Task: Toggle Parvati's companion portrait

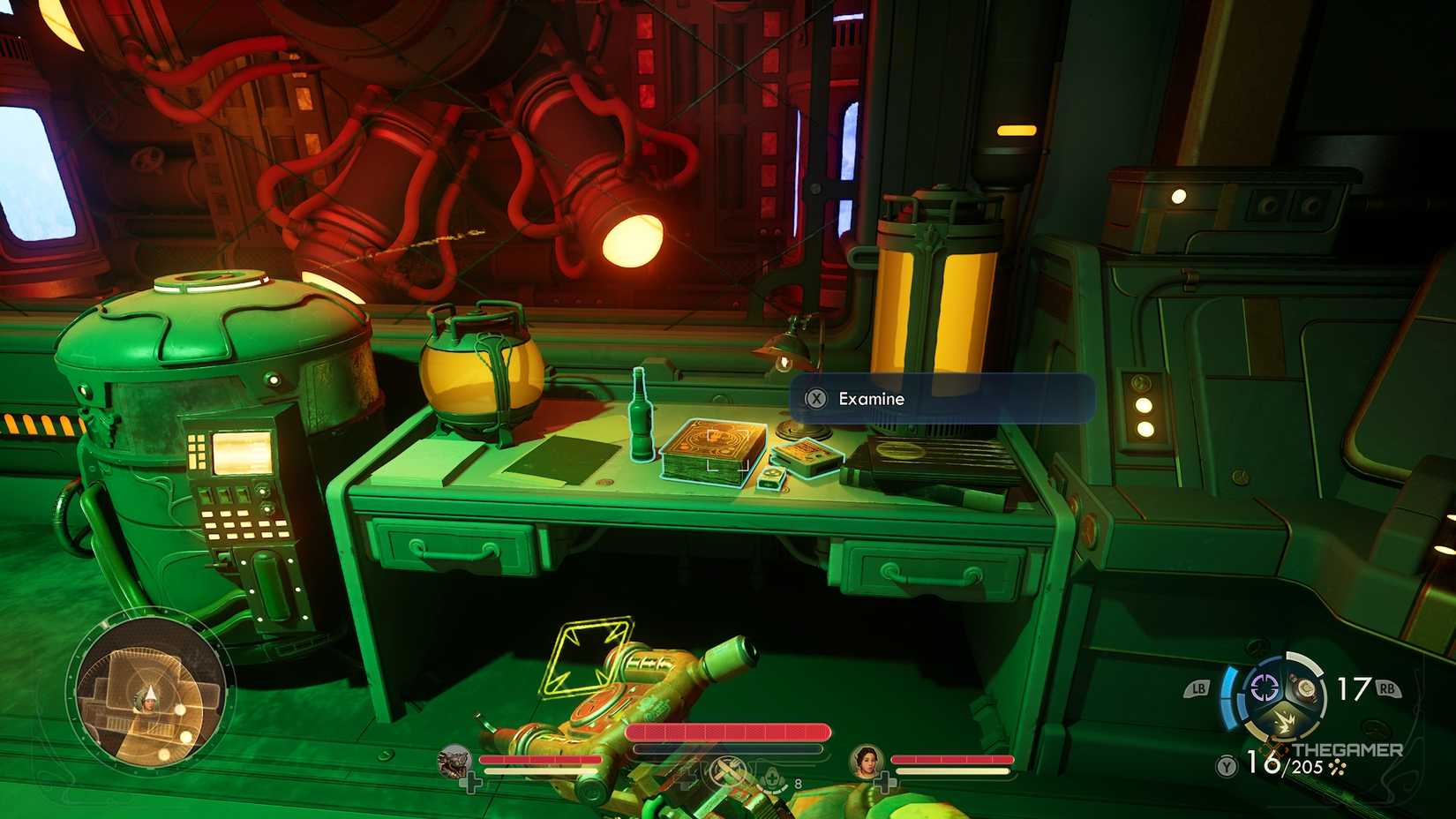Action: (866, 761)
